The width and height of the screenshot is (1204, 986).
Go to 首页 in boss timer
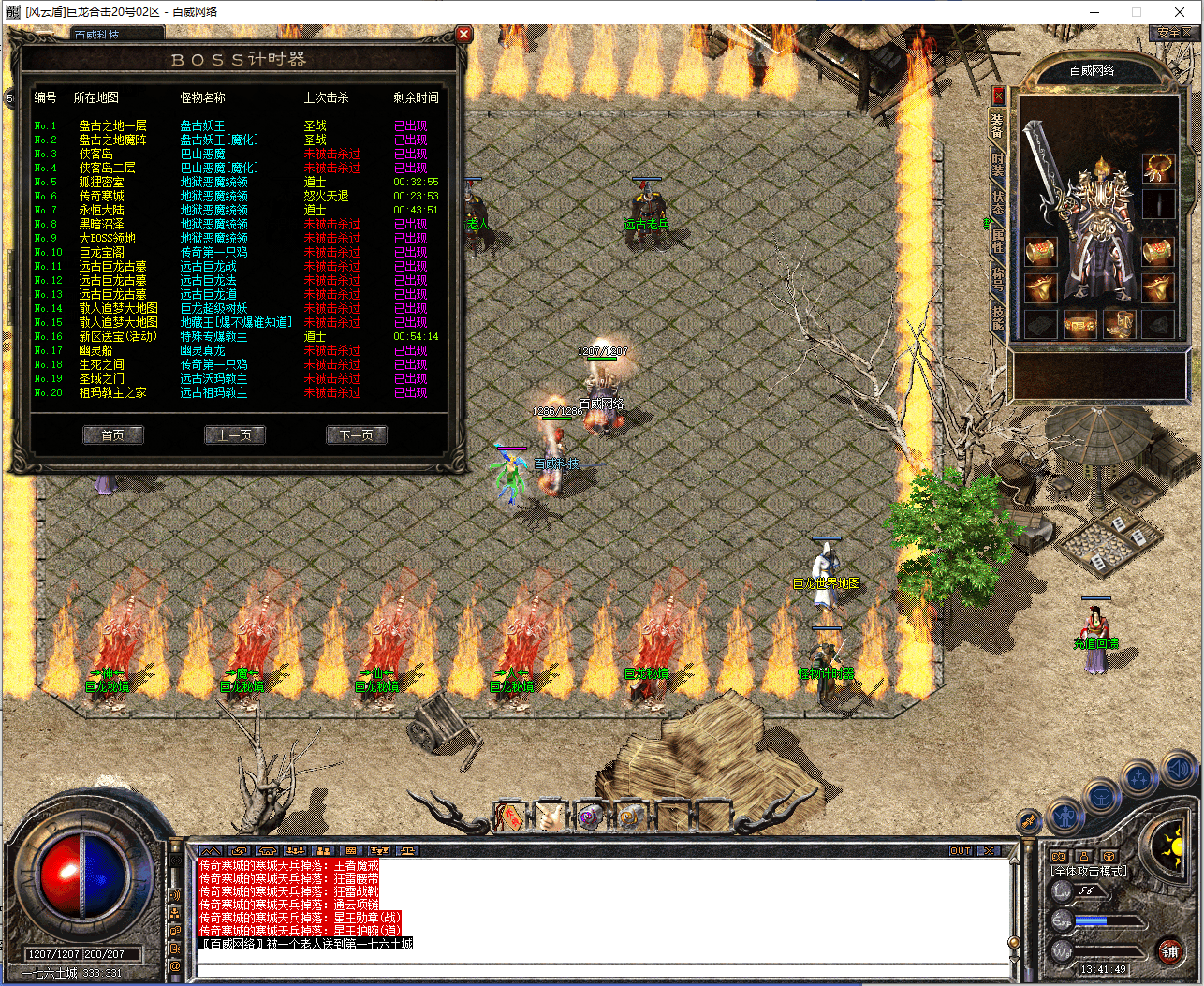[x=113, y=434]
